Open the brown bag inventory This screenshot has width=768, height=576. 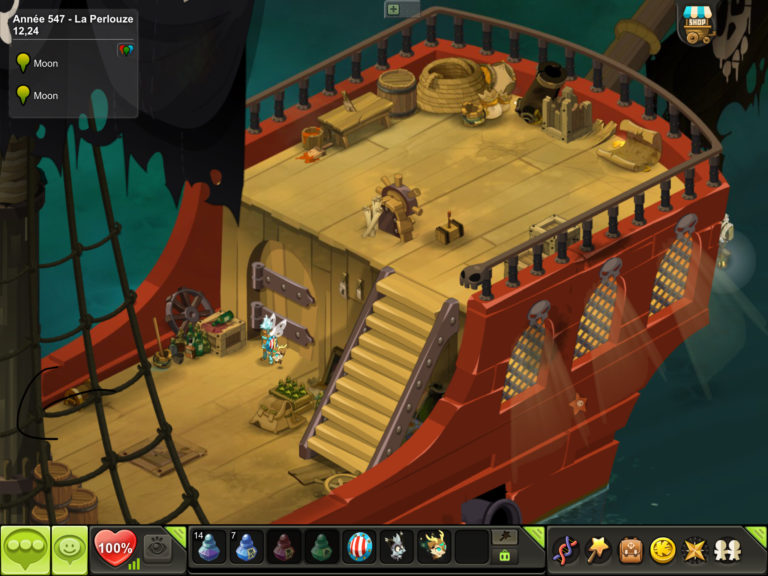pos(630,549)
